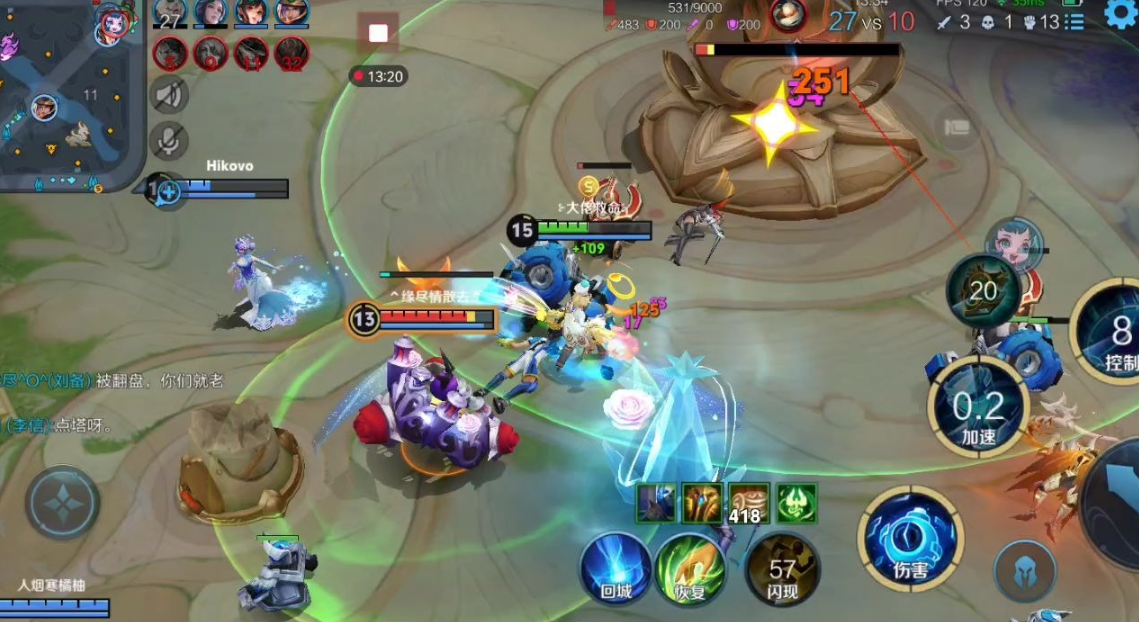Stop the screen recording
Screen dimensions: 1139x622
tap(378, 33)
